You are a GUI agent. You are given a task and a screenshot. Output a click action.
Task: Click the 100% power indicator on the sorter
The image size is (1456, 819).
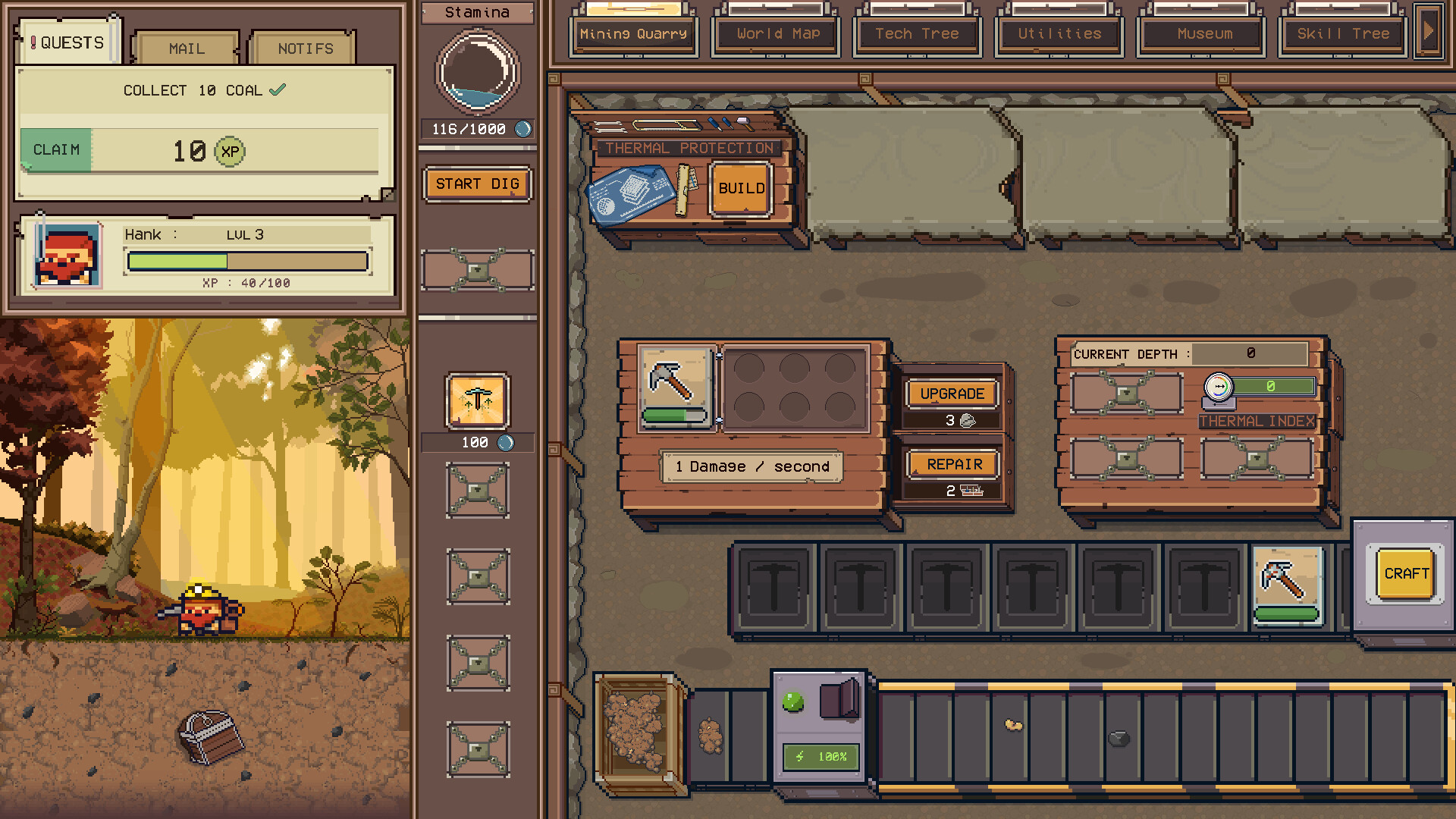820,757
